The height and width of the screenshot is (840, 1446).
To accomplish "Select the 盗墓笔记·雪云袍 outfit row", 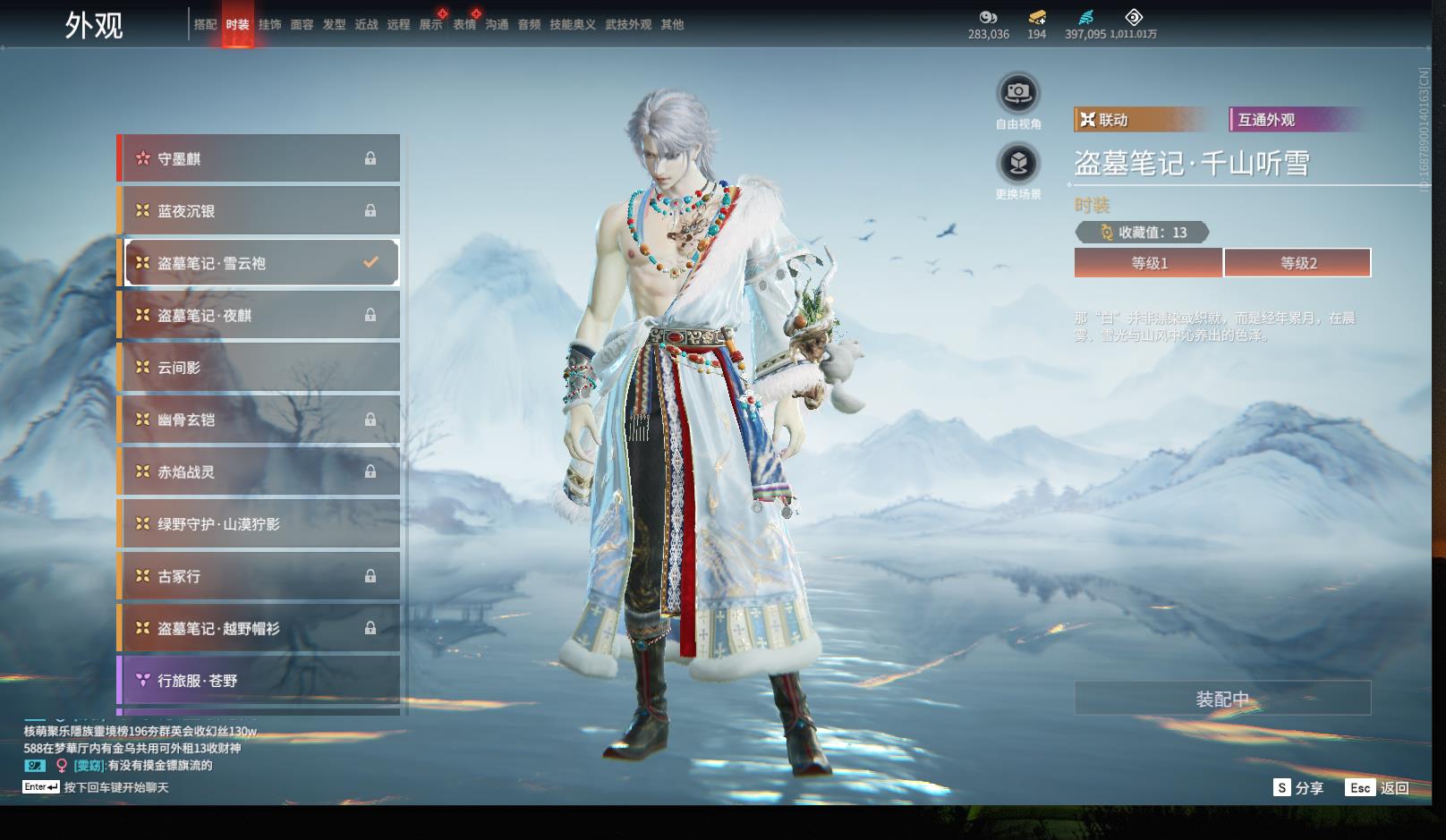I will [259, 263].
